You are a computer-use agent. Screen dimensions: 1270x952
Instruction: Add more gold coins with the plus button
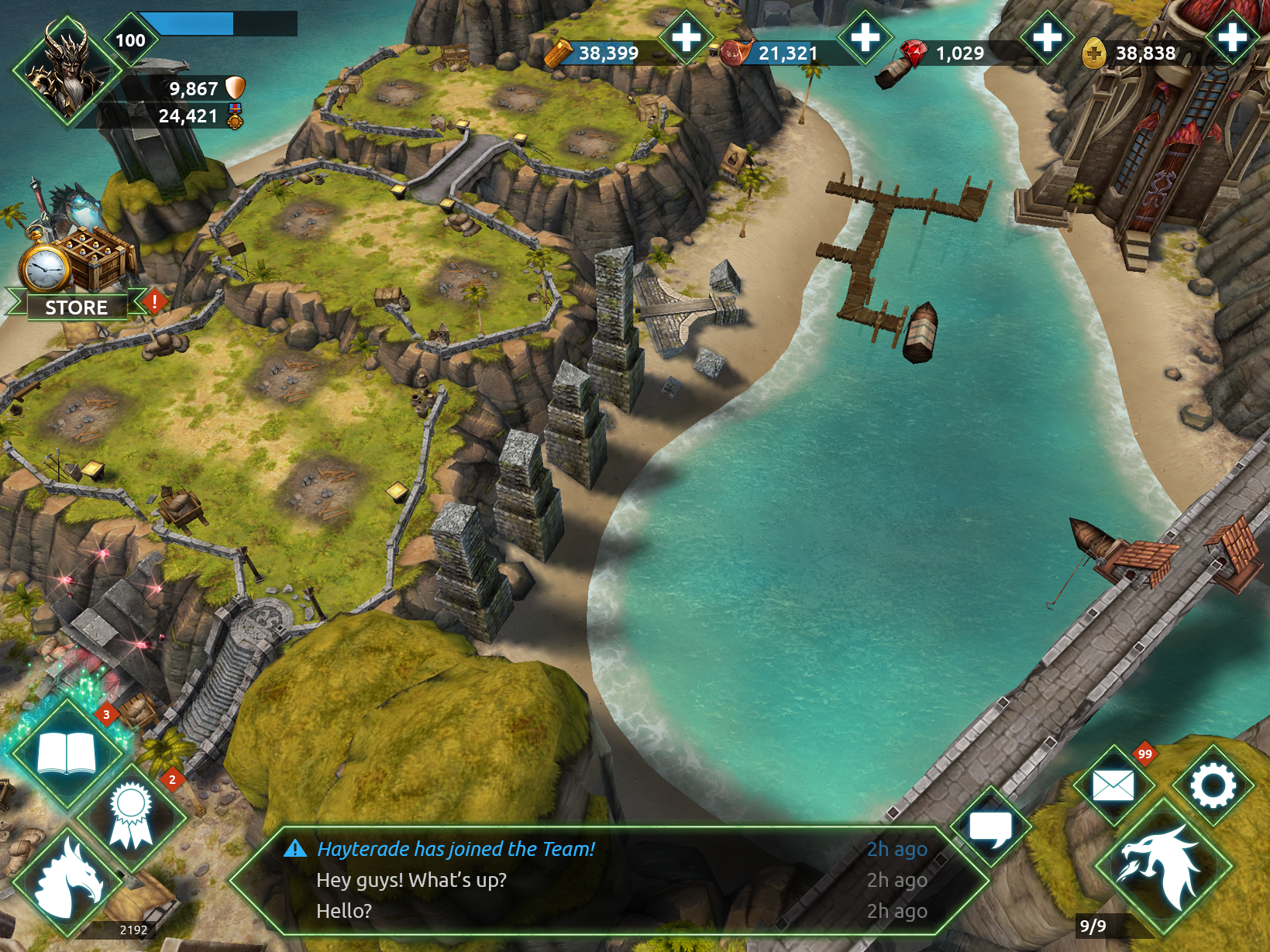1232,37
